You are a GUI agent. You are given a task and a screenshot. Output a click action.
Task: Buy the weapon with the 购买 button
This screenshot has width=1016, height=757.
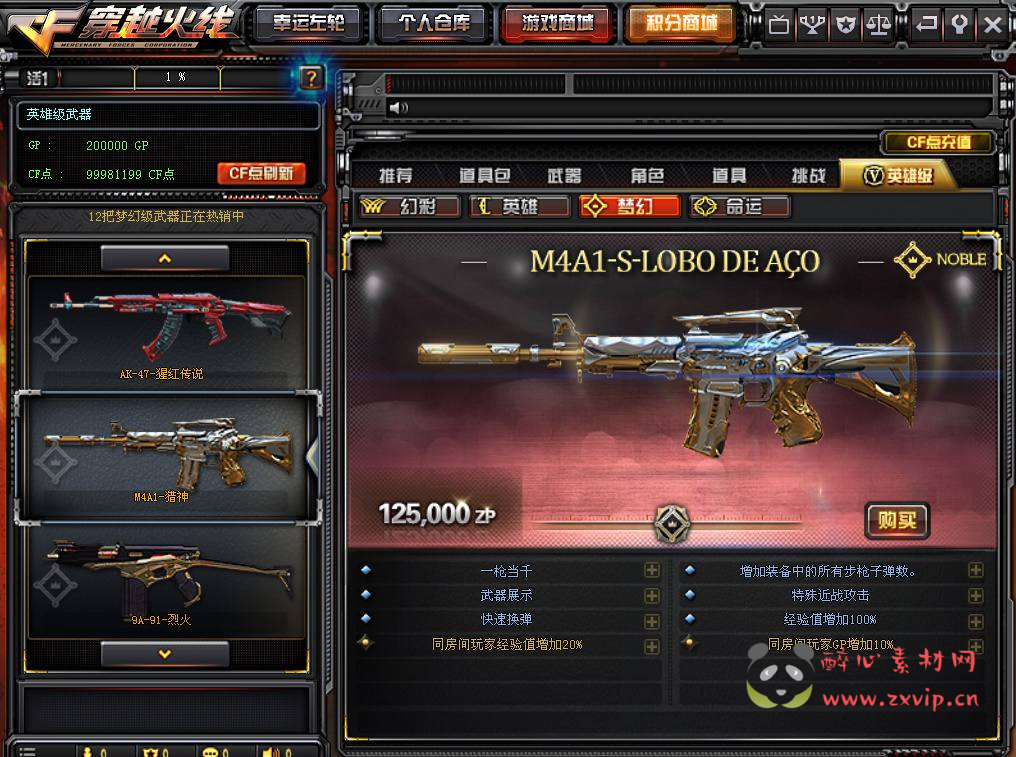[897, 520]
